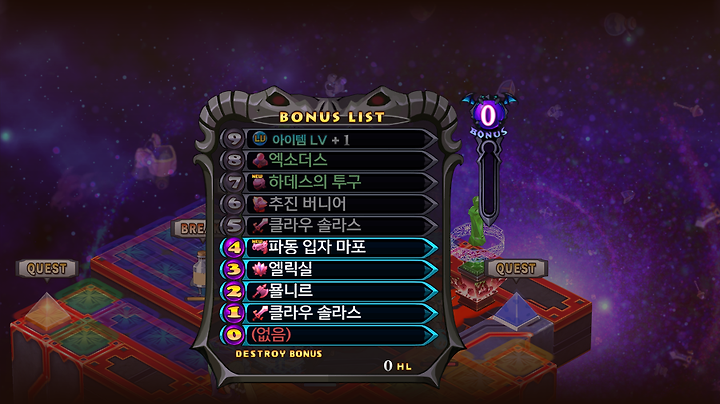The width and height of the screenshot is (720, 404).
Task: Choose the 엘릭실 bonus entry
Action: pos(330,269)
